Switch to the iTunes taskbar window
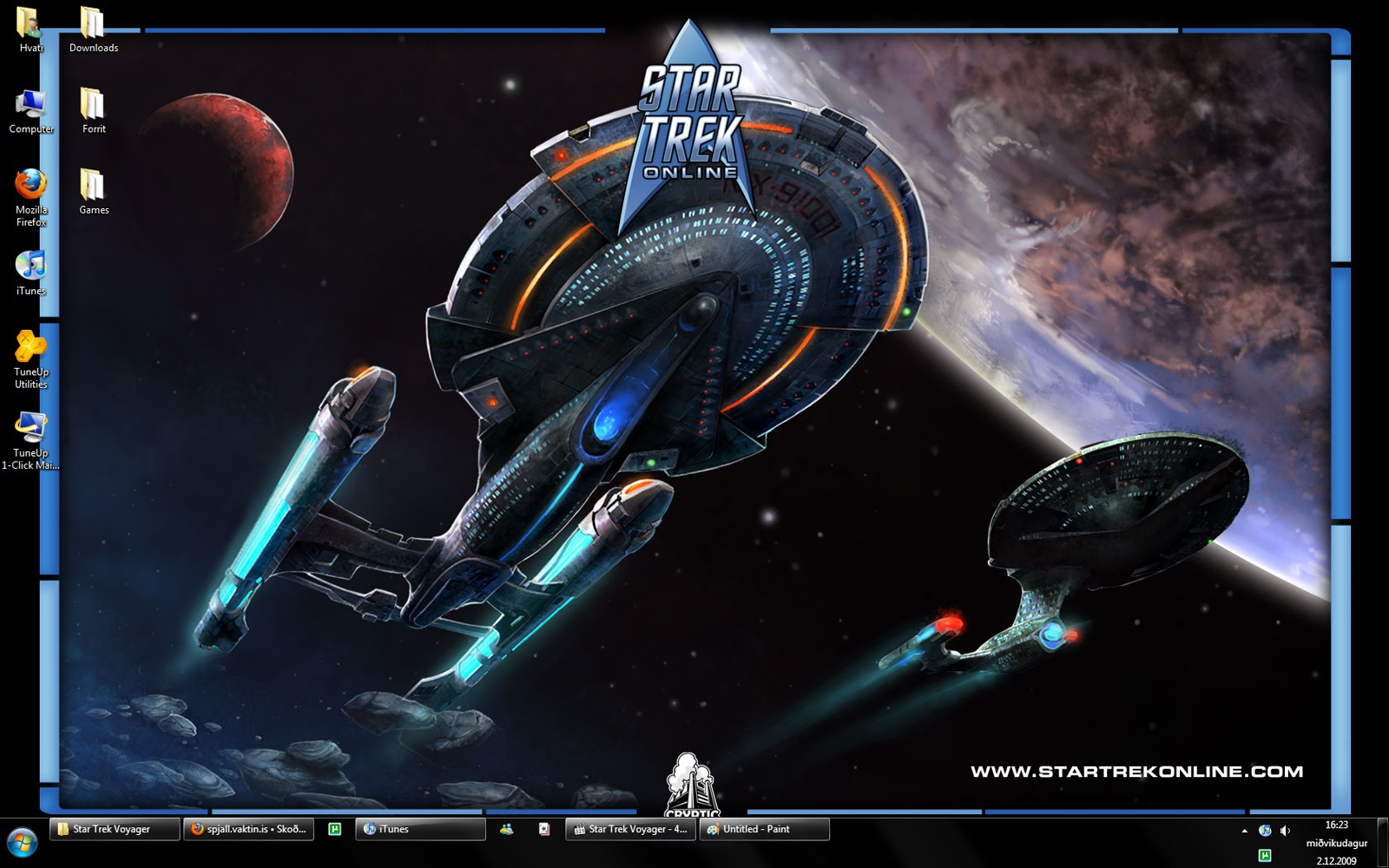1389x868 pixels. (420, 830)
